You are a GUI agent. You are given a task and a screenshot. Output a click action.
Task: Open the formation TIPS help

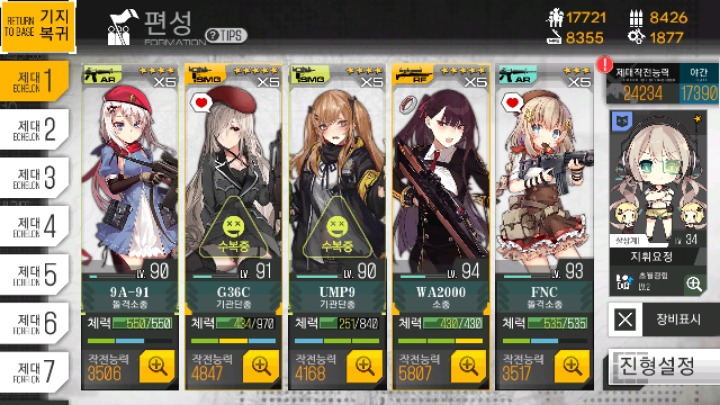coord(227,35)
